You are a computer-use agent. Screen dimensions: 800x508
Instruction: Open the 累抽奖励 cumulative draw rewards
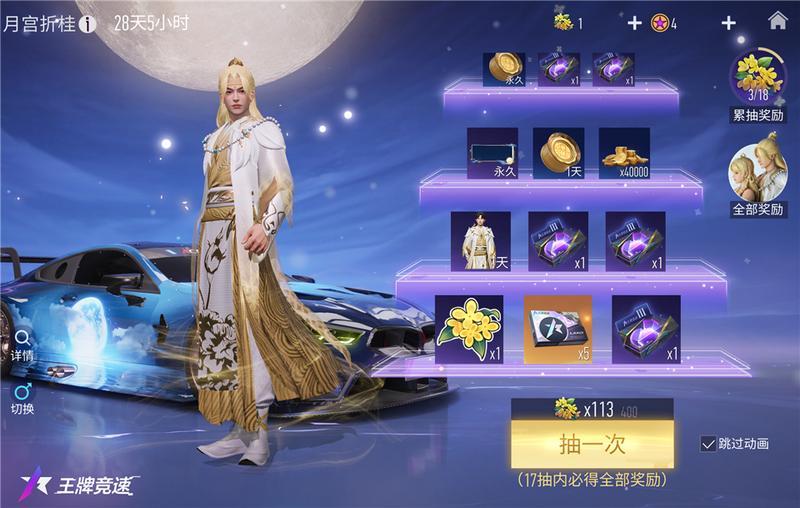point(758,84)
